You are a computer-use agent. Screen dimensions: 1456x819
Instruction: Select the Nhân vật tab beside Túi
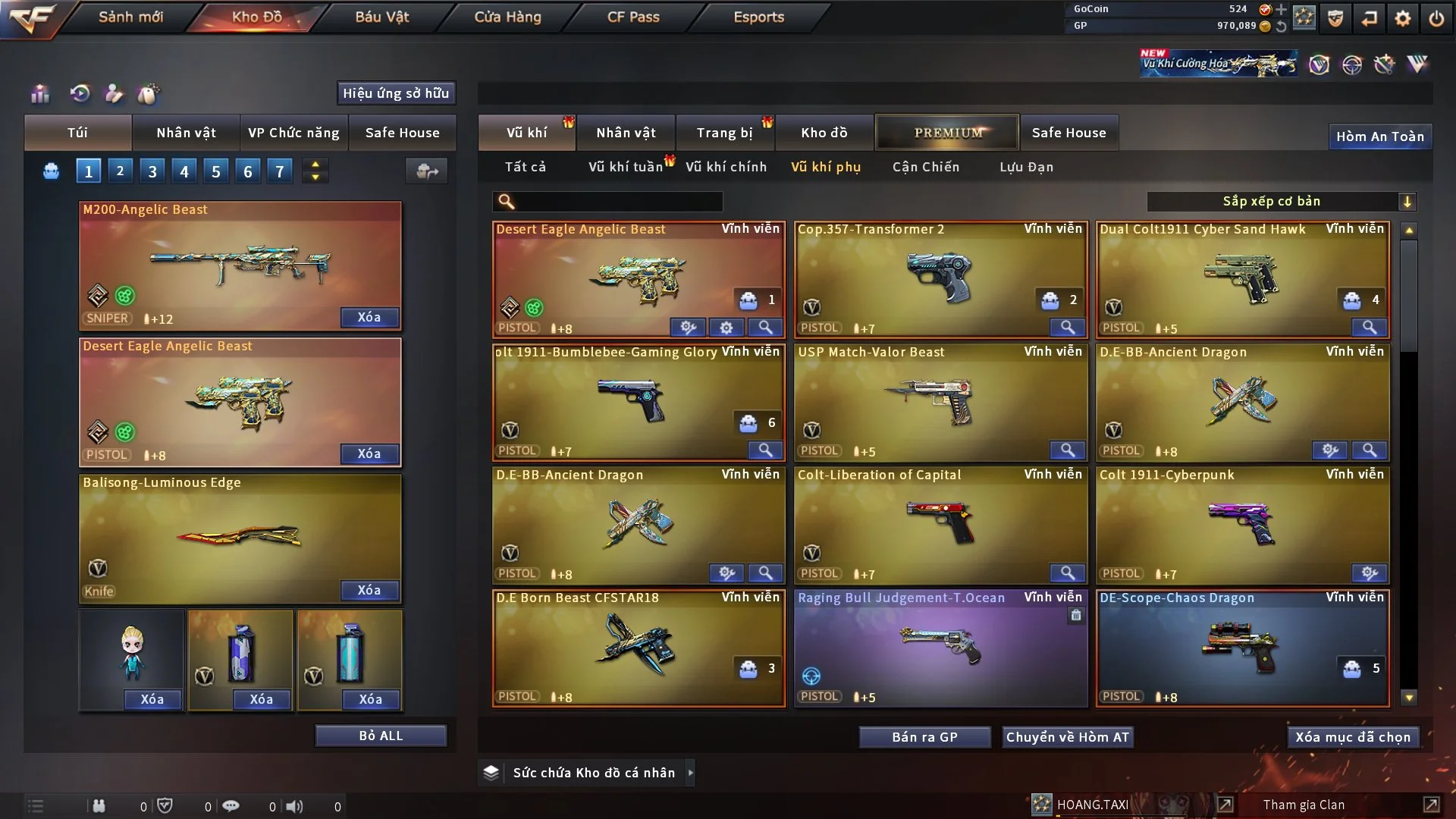[x=186, y=133]
